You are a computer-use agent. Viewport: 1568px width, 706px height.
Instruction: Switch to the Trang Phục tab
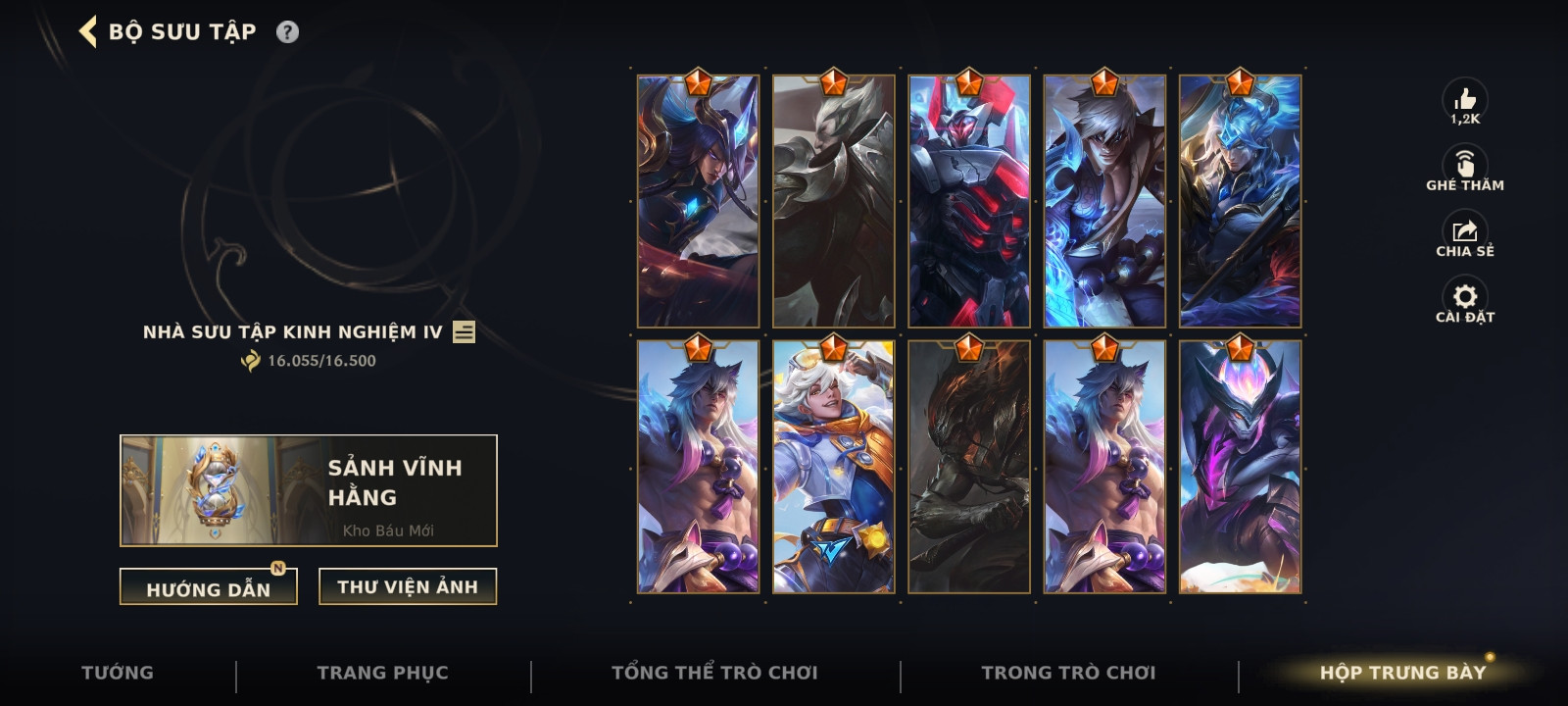pos(382,673)
